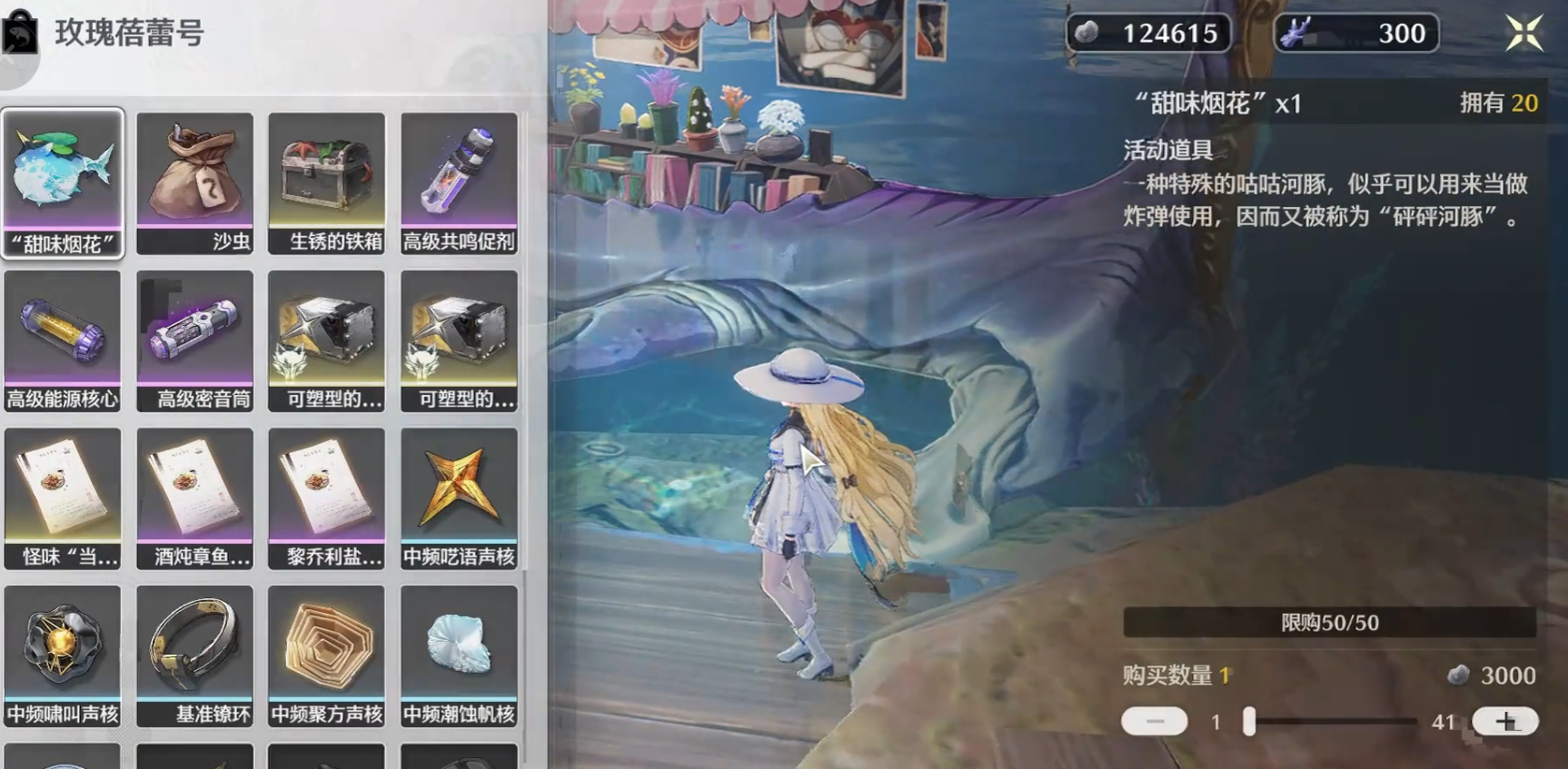
Task: Select the 高级密音筒 item
Action: click(194, 339)
